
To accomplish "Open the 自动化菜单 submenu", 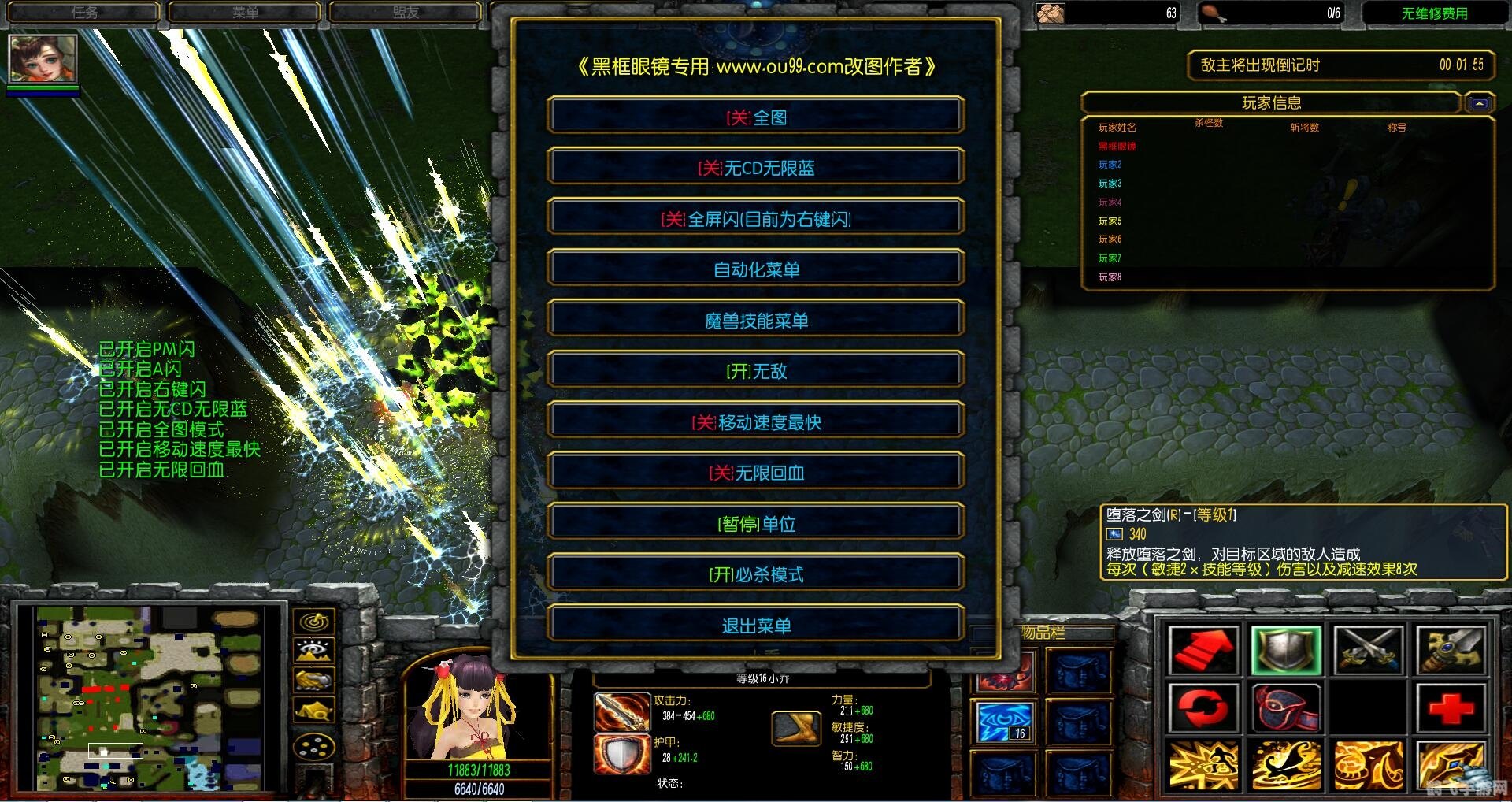I will pos(756,269).
